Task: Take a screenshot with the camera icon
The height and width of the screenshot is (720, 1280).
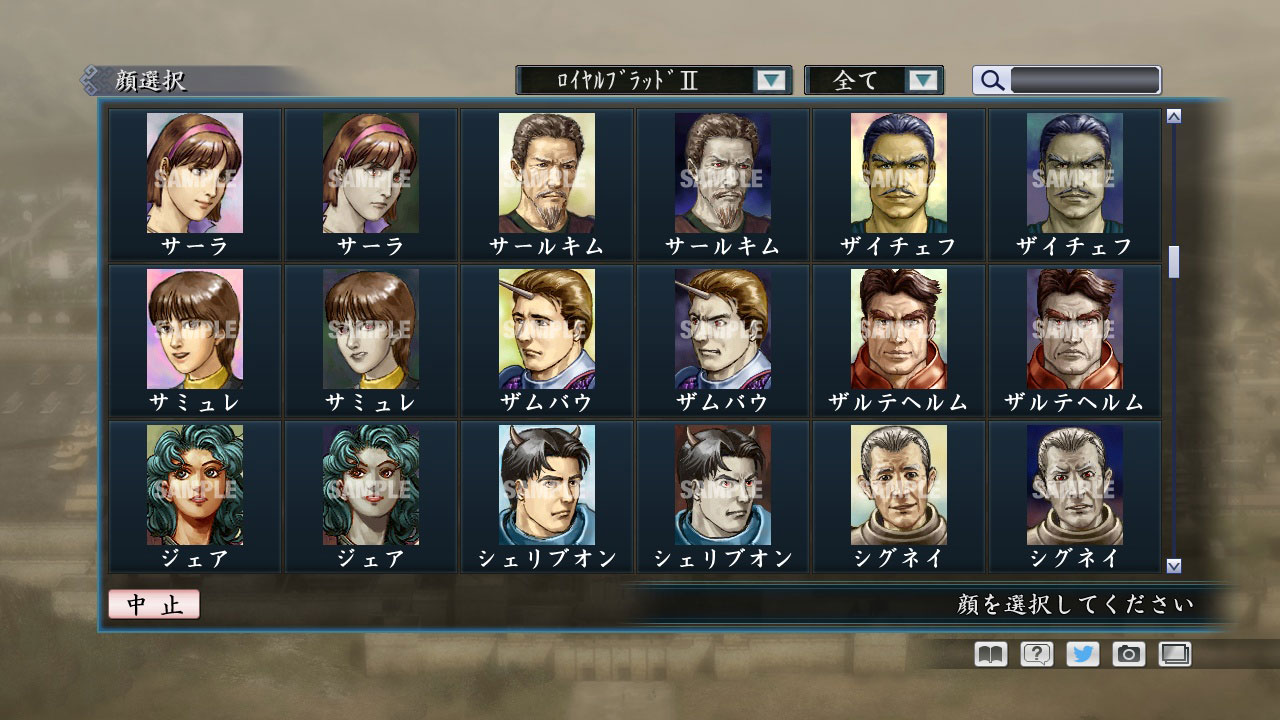Action: pyautogui.click(x=1128, y=654)
